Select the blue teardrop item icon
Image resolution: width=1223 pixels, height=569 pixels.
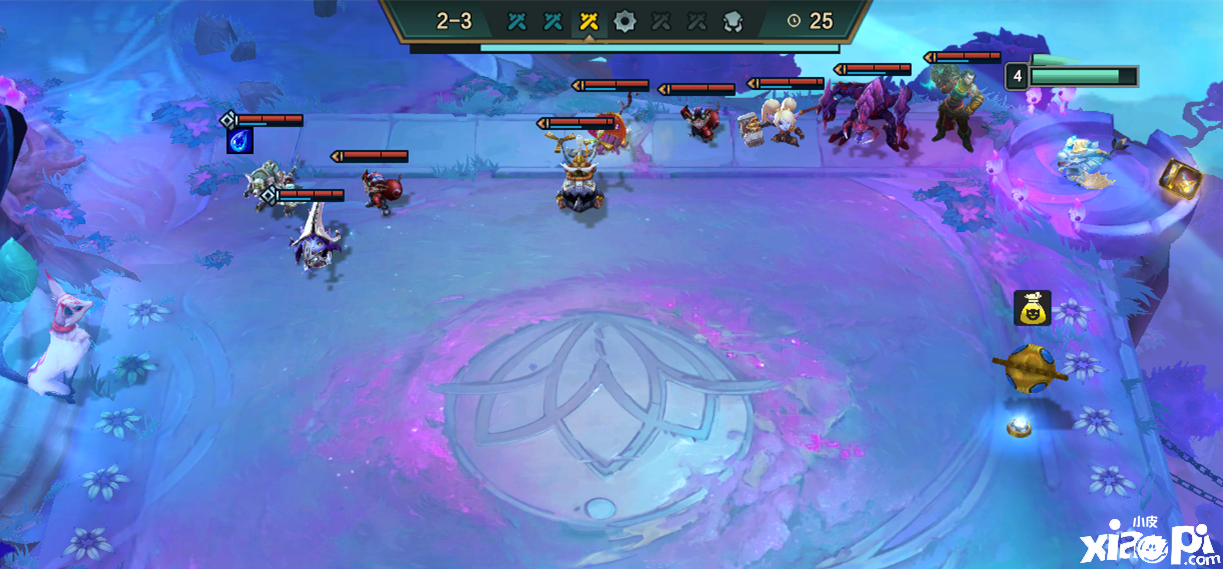click(x=240, y=141)
